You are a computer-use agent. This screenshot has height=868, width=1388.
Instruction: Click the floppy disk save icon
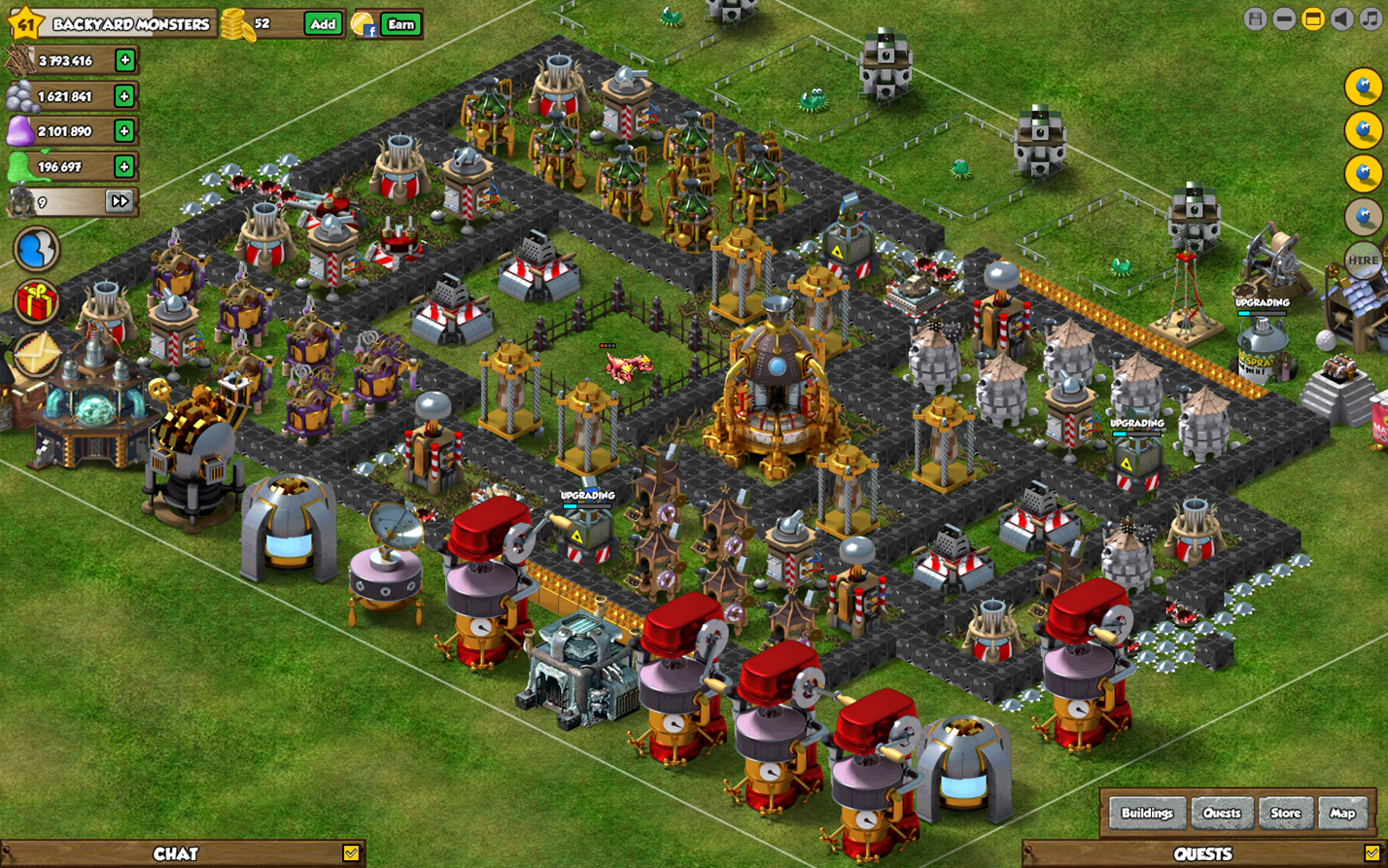1256,18
